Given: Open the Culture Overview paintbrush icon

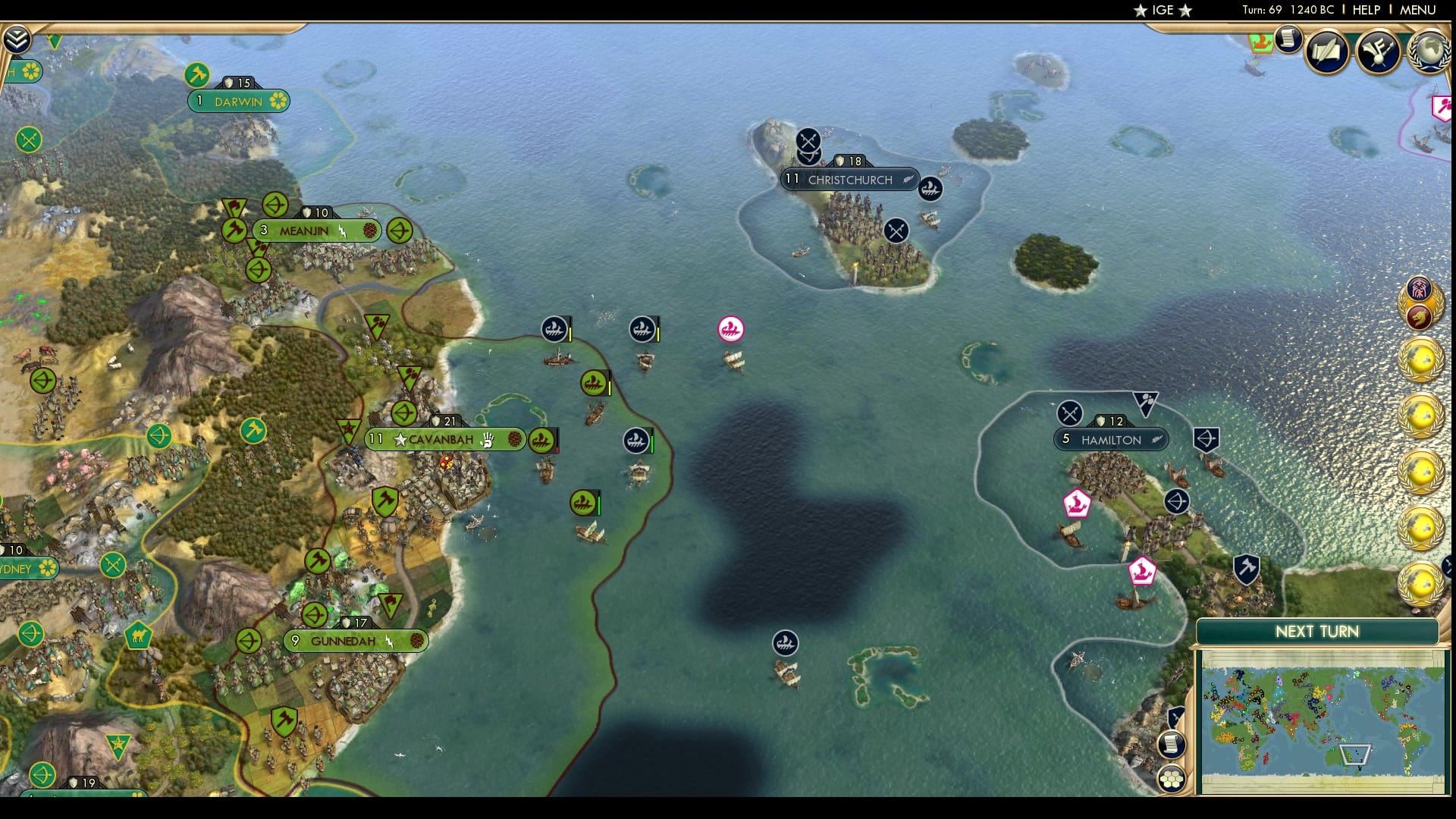Looking at the screenshot, I should point(1378,51).
